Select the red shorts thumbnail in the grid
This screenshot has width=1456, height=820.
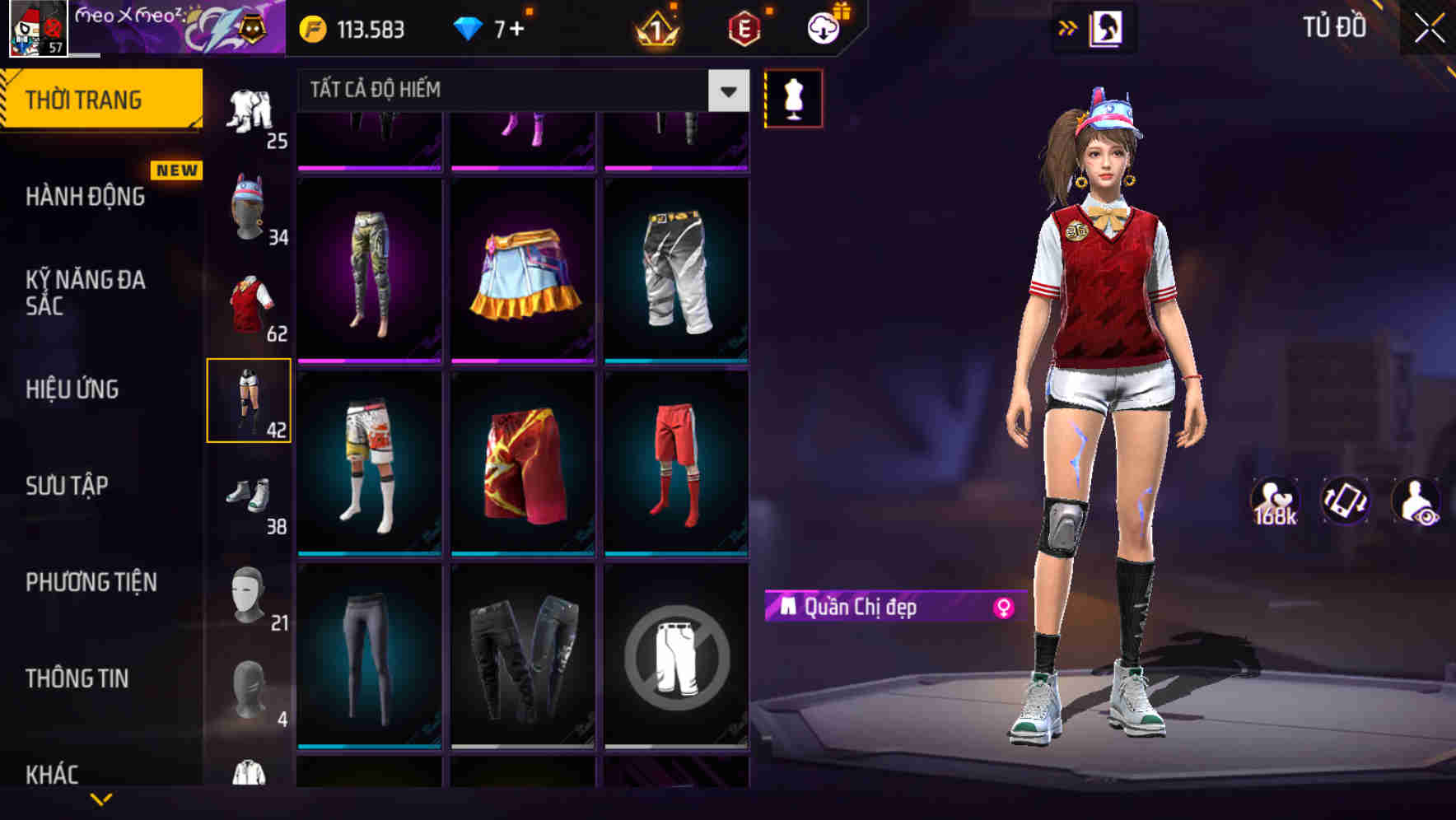[x=675, y=461]
